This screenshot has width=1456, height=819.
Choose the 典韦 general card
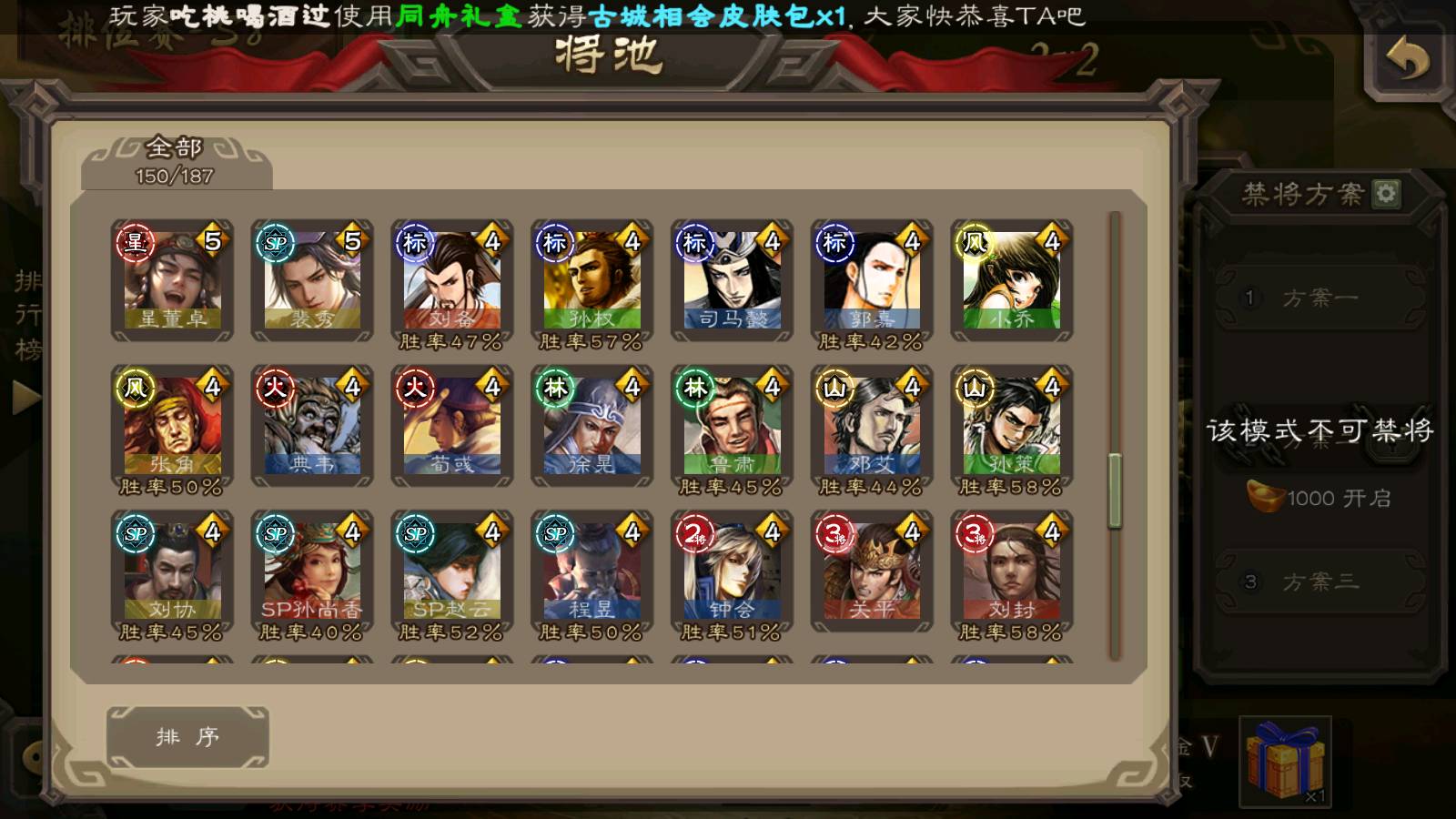pos(312,426)
